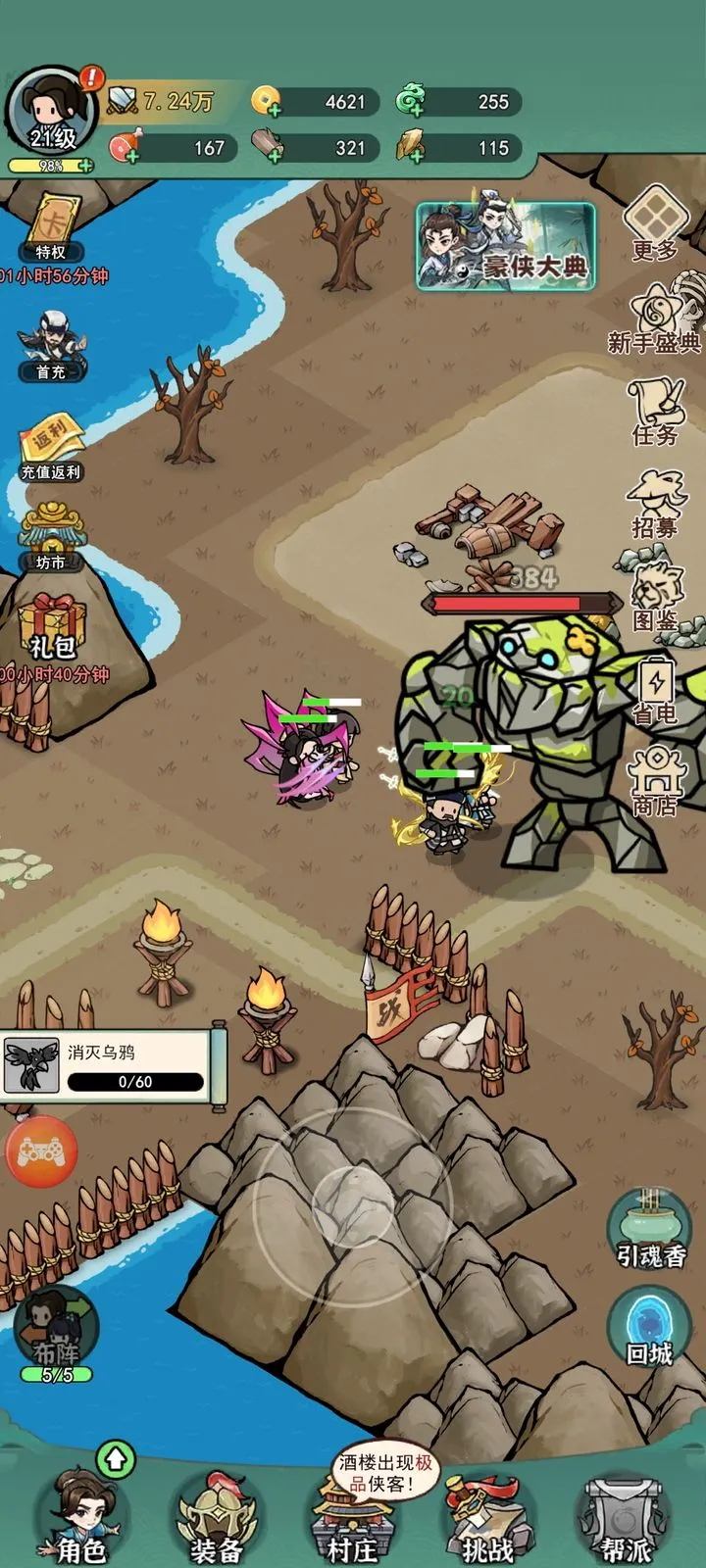Open the 任务 quest scroll

(655, 410)
